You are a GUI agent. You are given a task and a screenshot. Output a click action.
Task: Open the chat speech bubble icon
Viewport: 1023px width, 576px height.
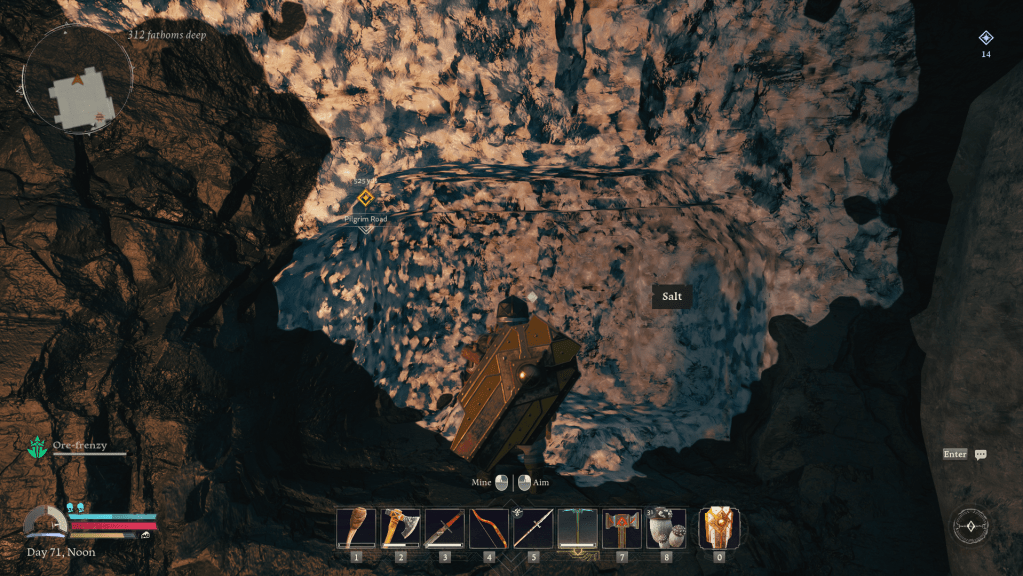pyautogui.click(x=981, y=454)
